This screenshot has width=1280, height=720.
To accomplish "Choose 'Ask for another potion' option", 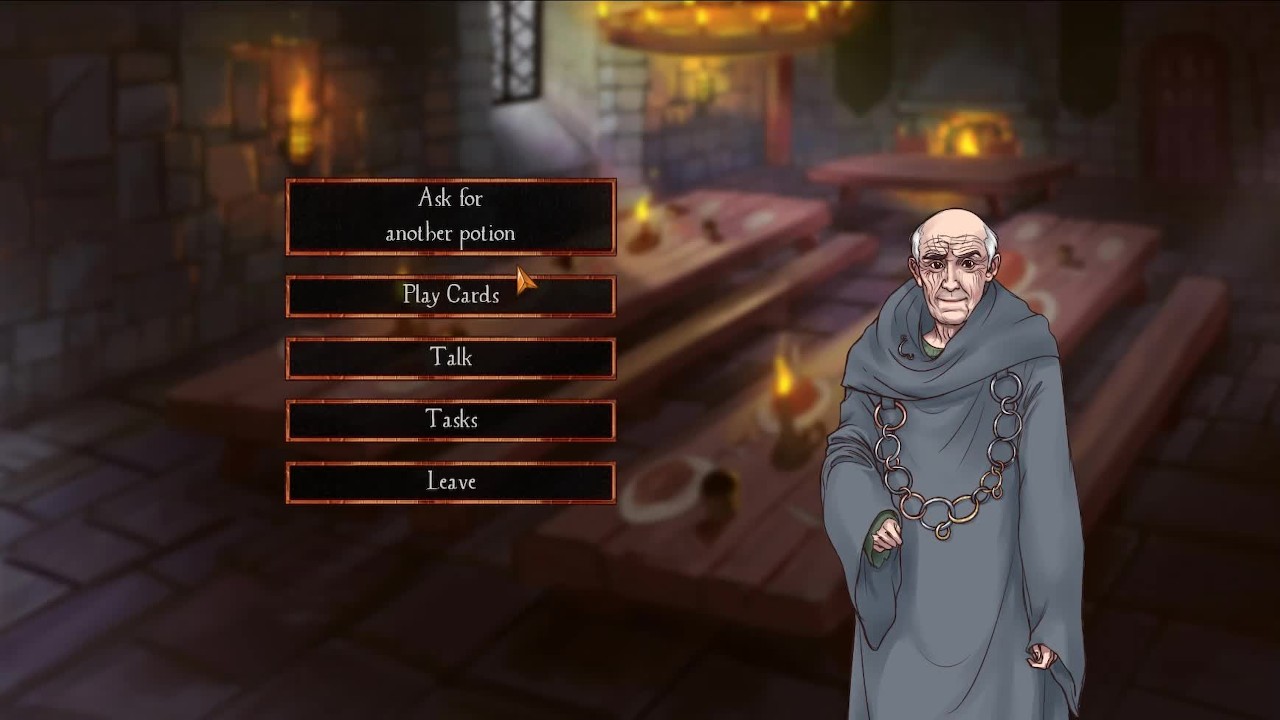I will point(450,216).
